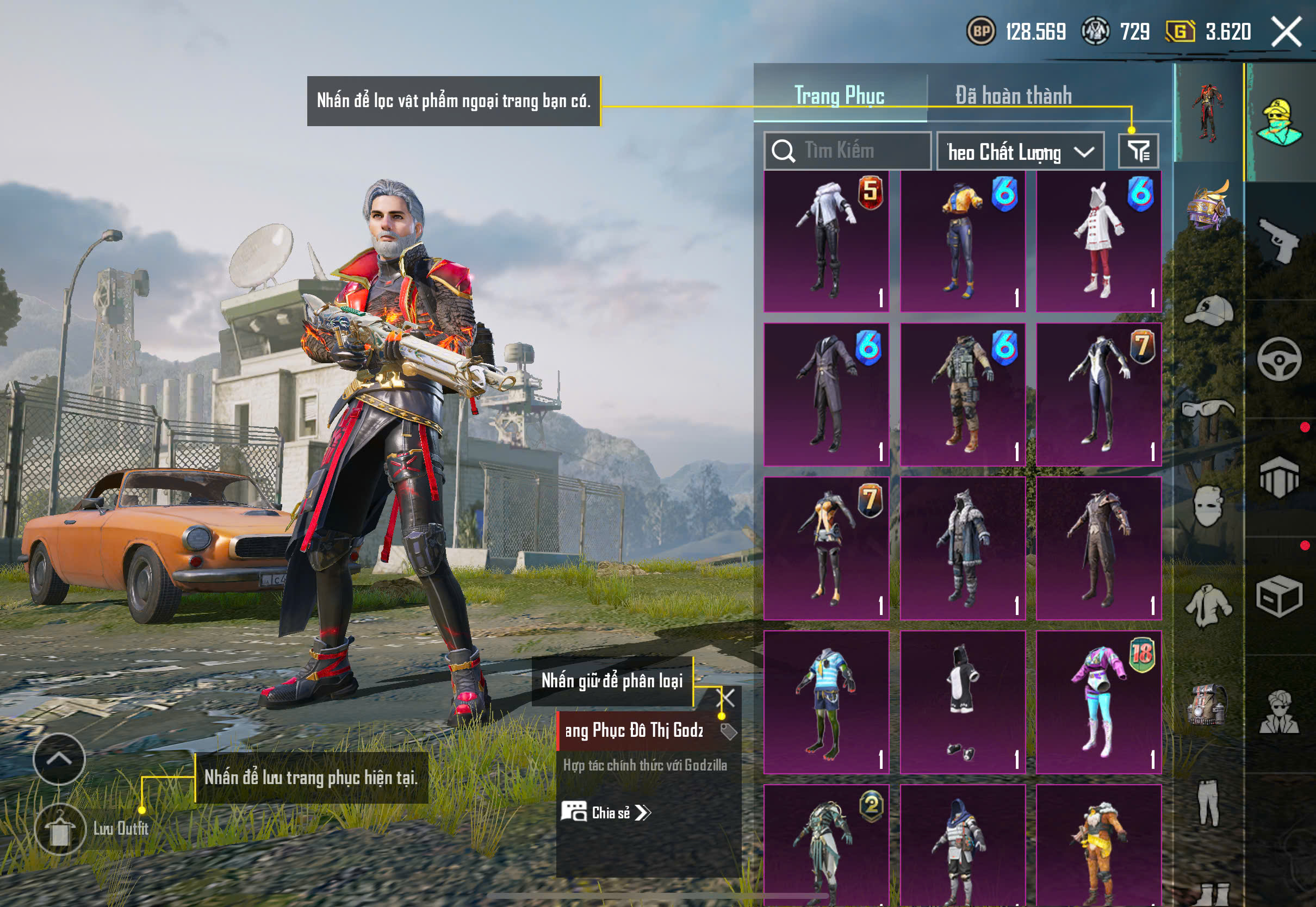Close the Godzilla outfit info popup
Screen dimensions: 1316x907
tap(728, 697)
